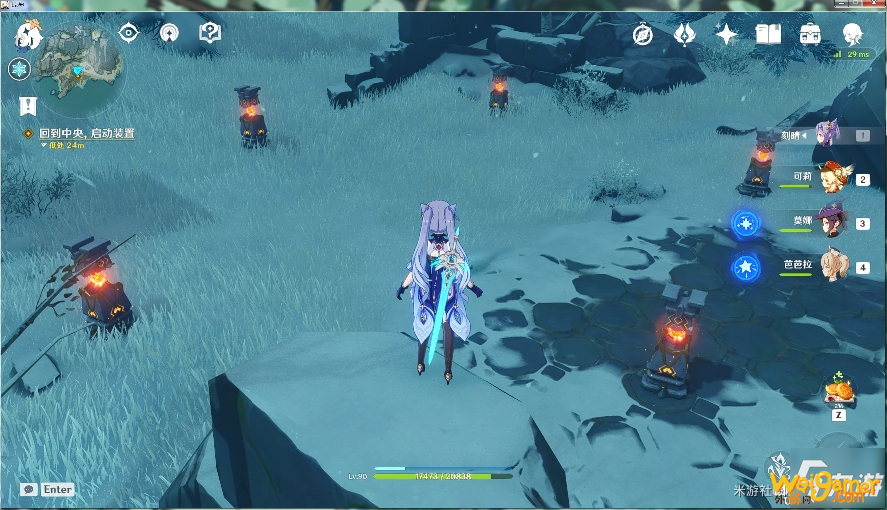Open the backpack inventory icon
The height and width of the screenshot is (510, 887).
(810, 34)
